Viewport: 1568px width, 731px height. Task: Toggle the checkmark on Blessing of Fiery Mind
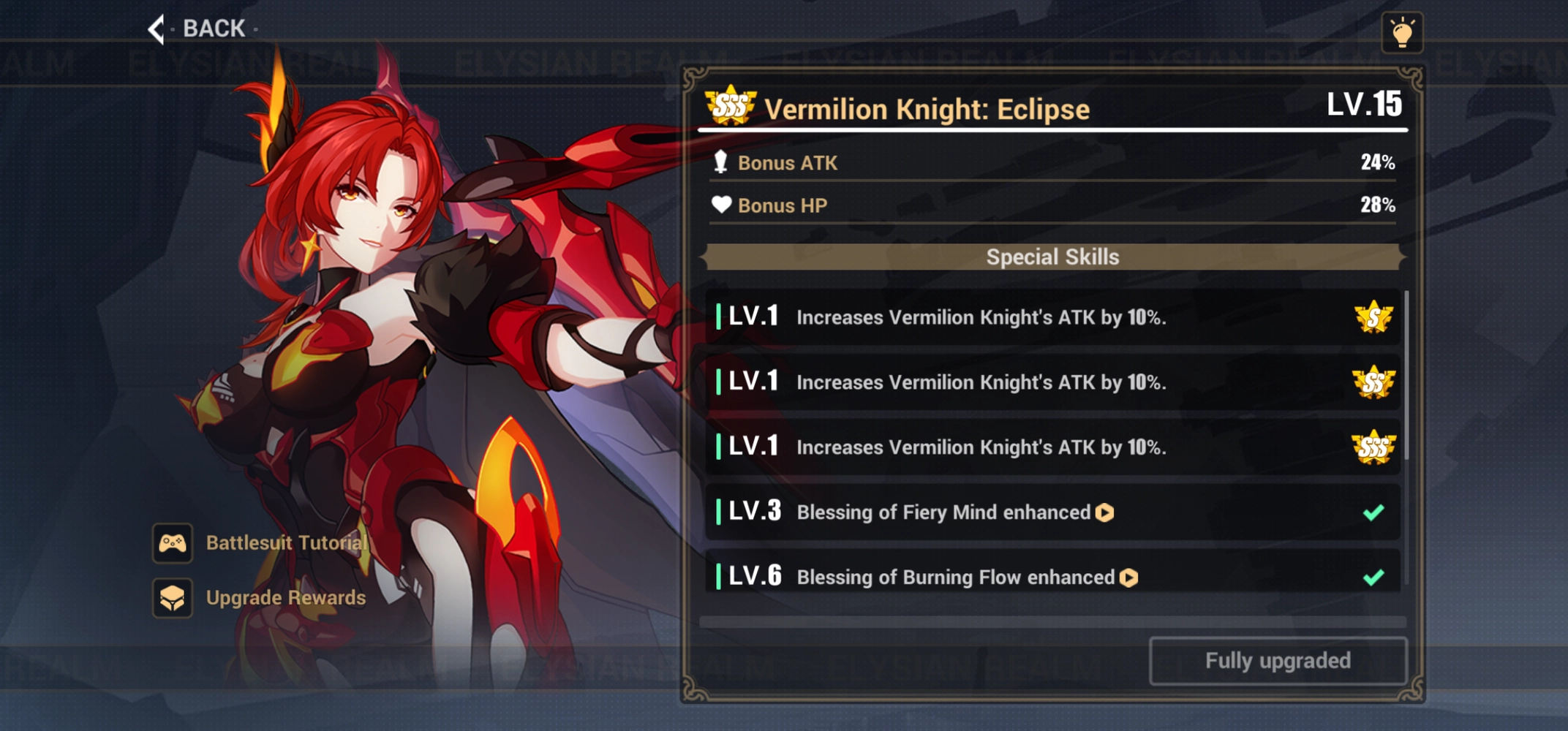[1373, 512]
